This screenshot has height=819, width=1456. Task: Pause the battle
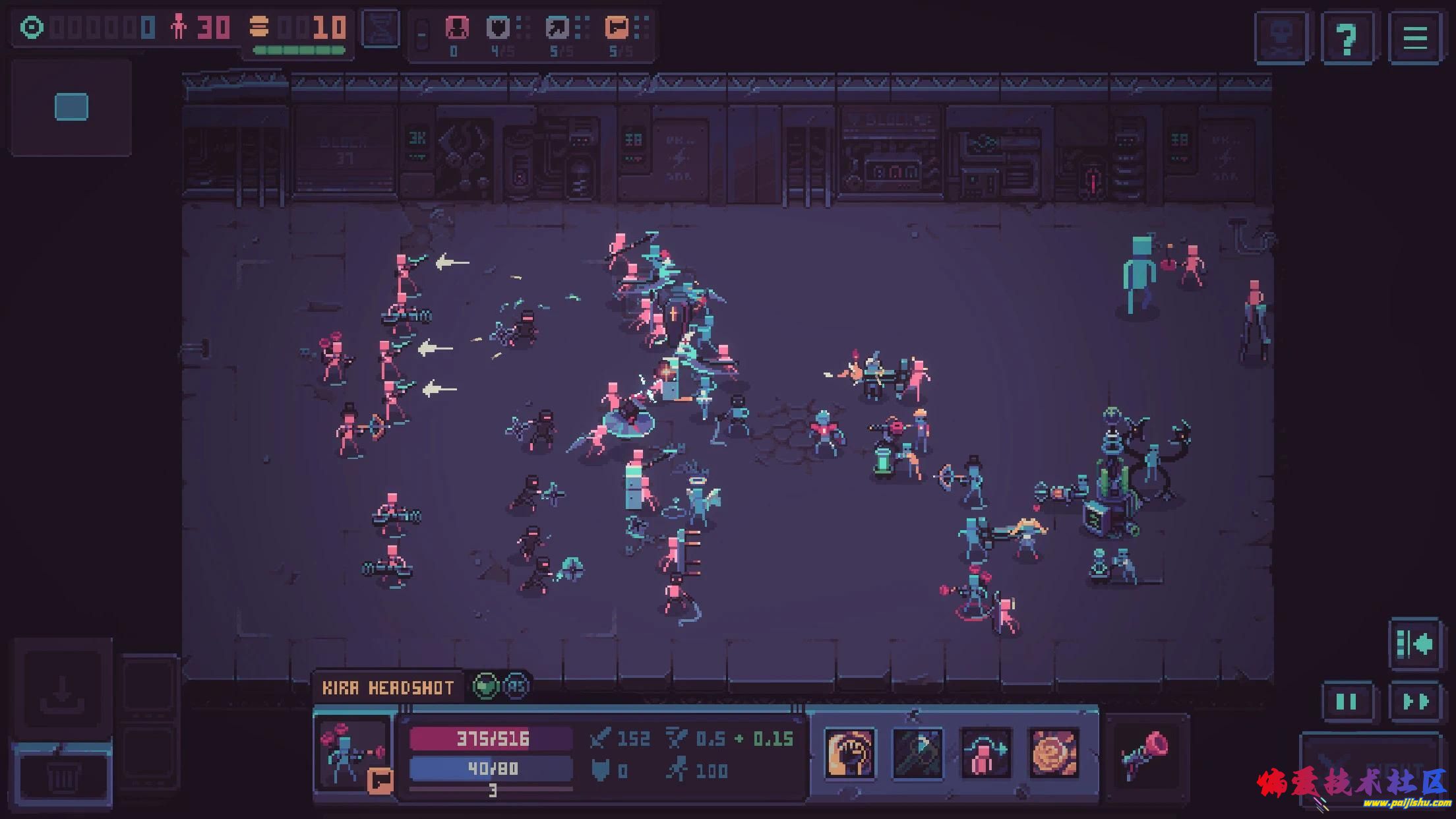click(x=1346, y=702)
